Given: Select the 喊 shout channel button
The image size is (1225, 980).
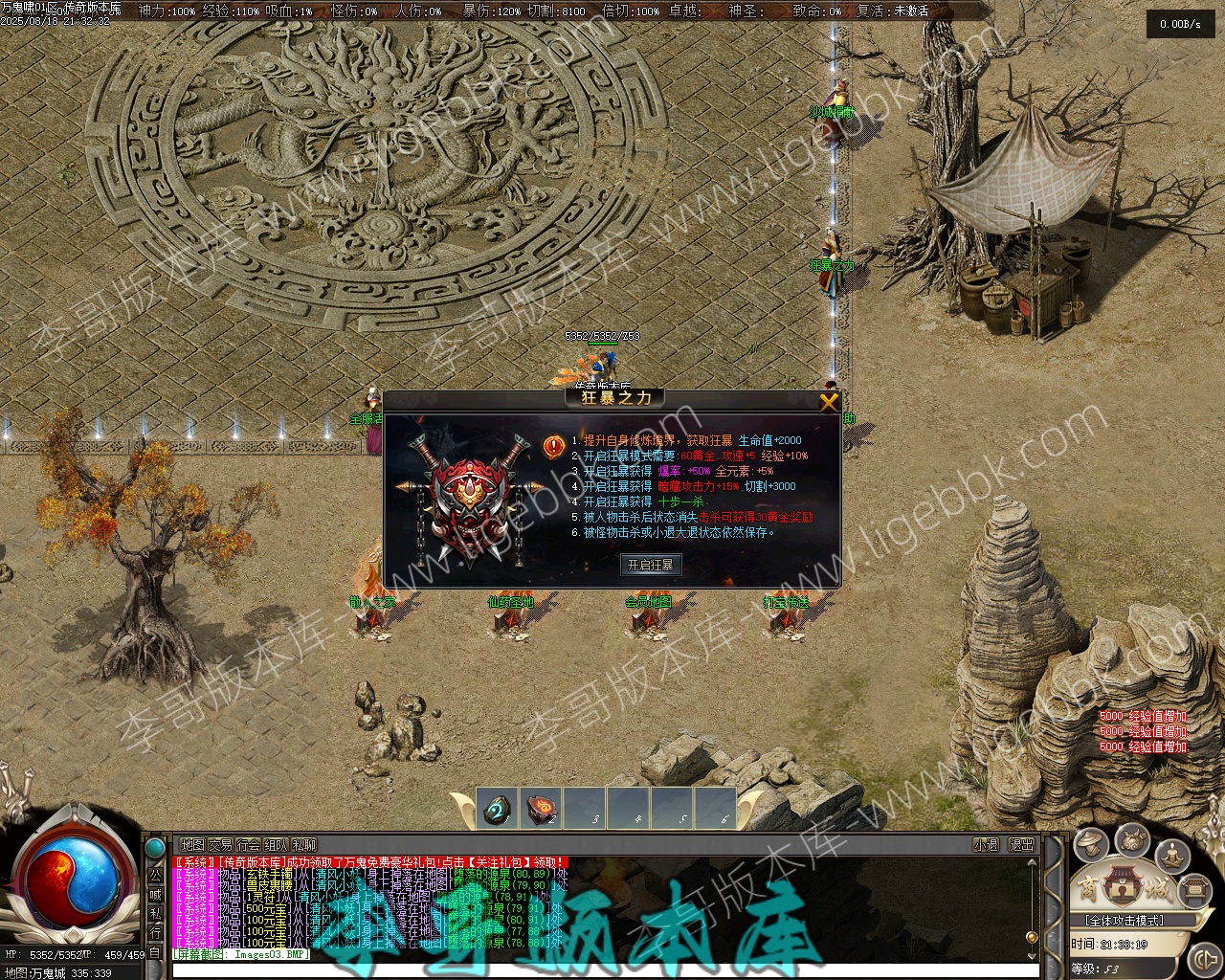Looking at the screenshot, I should point(155,894).
